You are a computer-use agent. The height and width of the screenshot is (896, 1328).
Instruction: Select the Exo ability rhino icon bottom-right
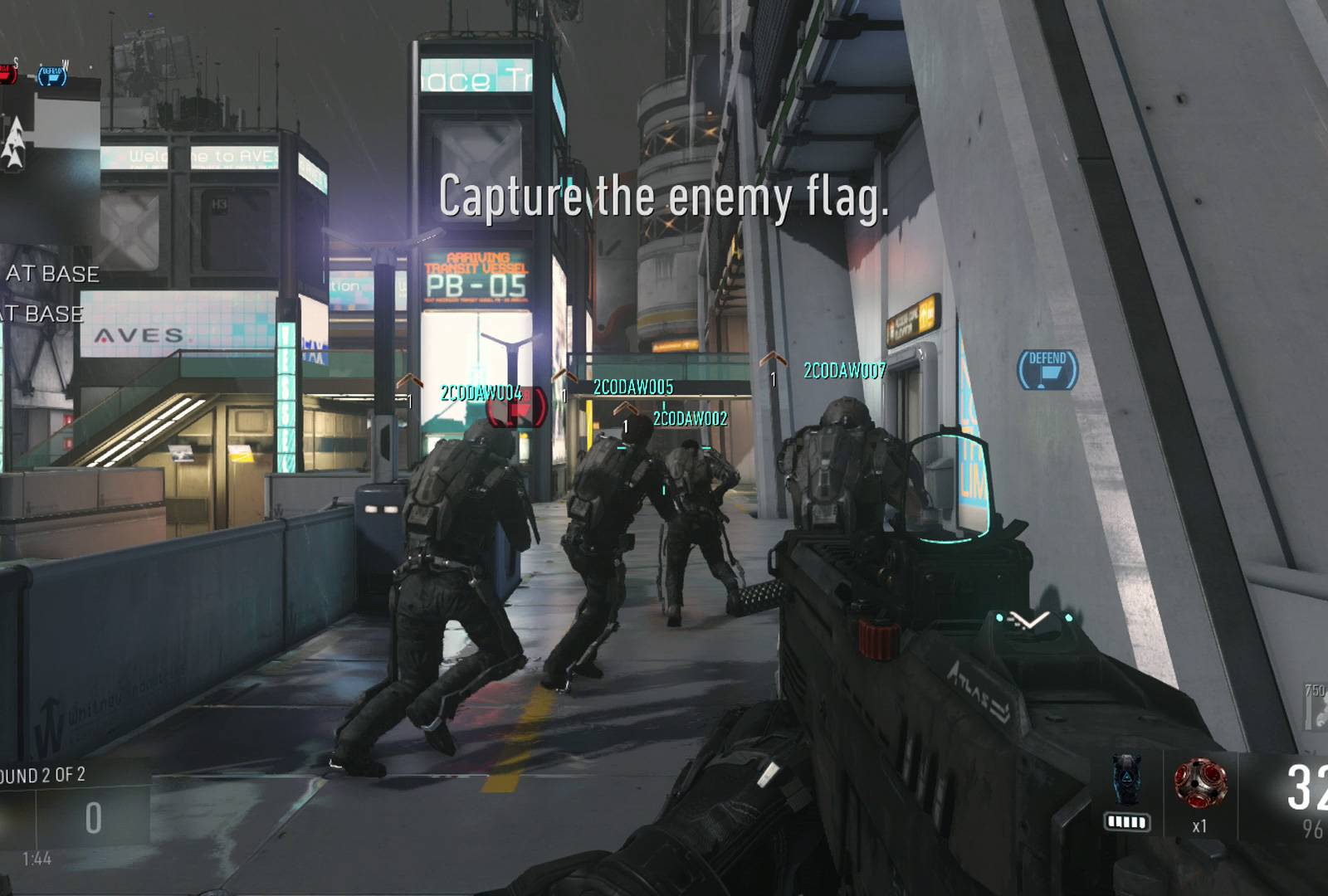pyautogui.click(x=1127, y=782)
